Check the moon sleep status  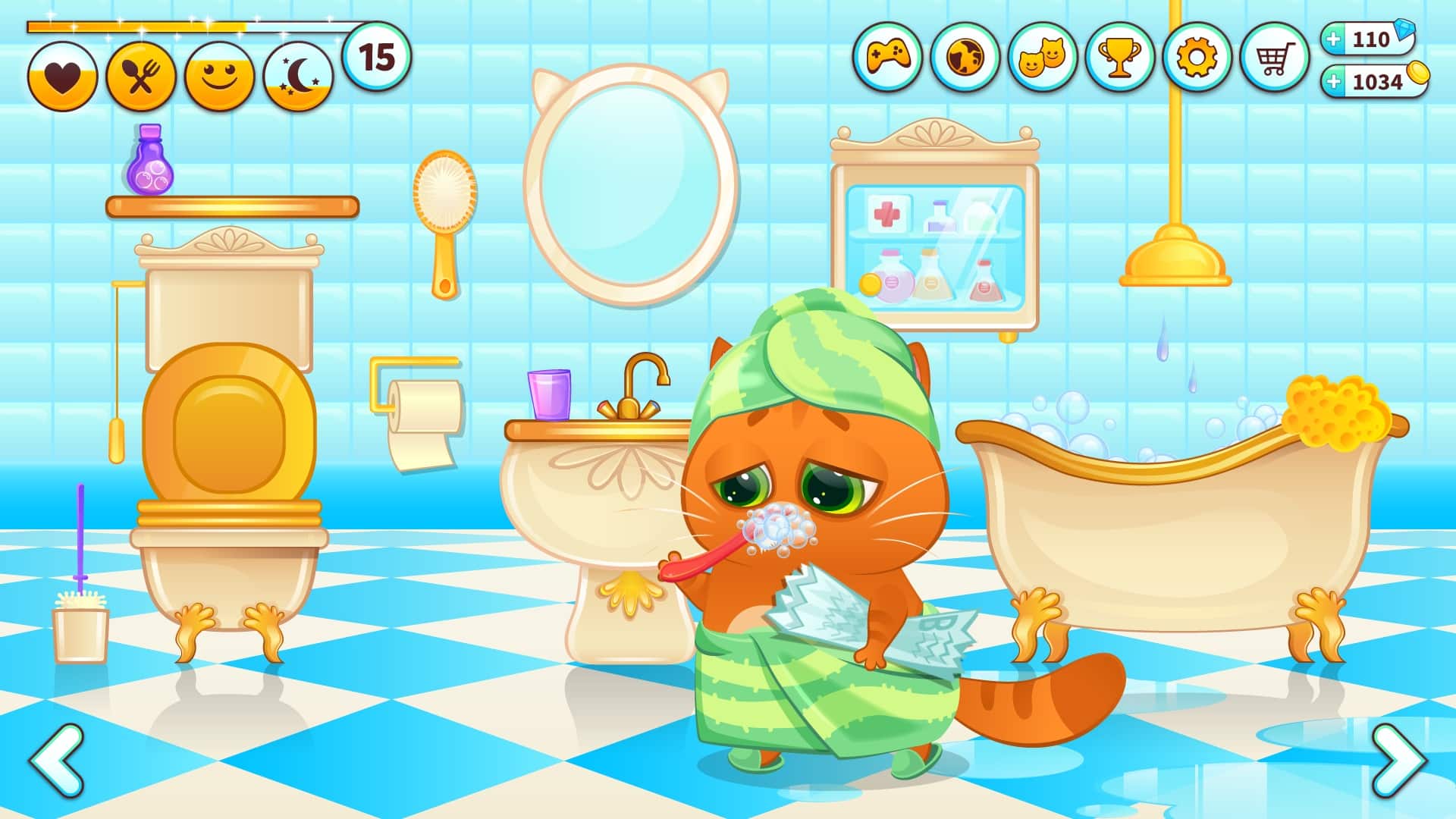click(x=298, y=77)
